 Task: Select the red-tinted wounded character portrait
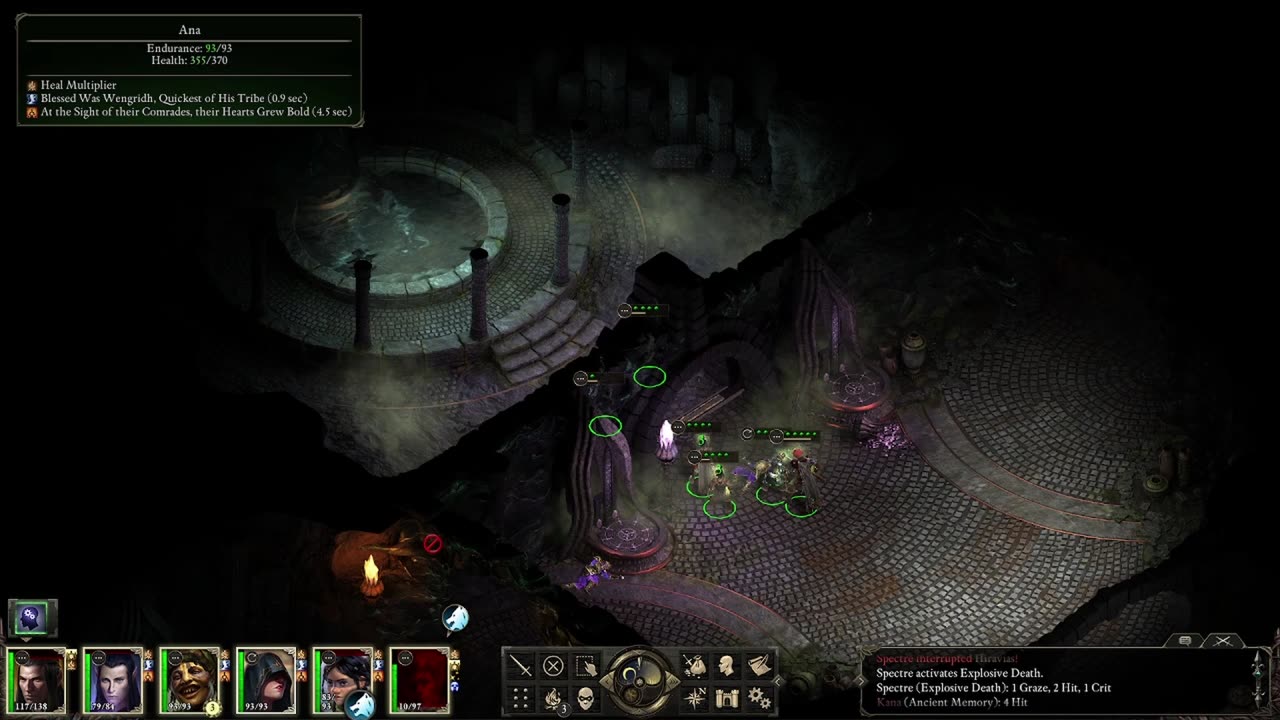click(x=419, y=679)
